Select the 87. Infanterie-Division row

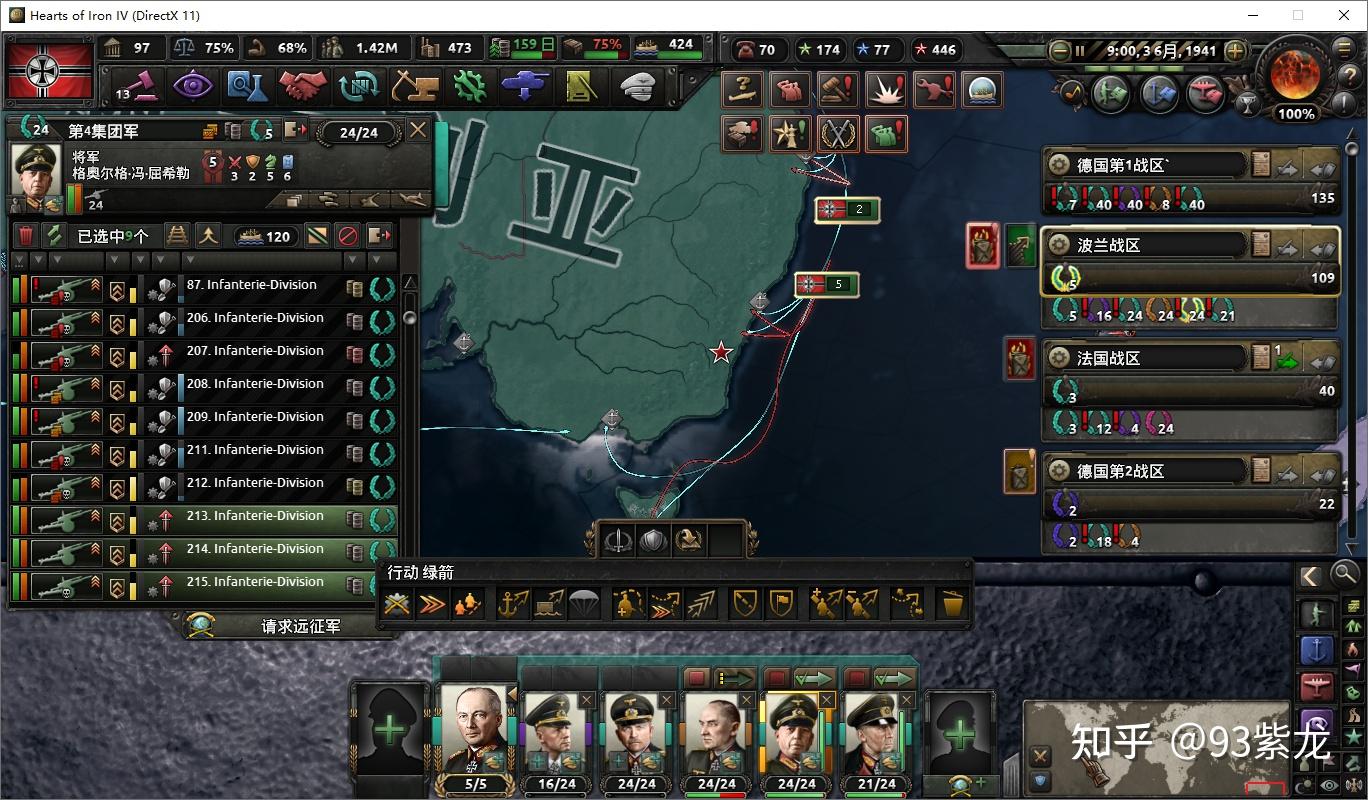coord(251,286)
